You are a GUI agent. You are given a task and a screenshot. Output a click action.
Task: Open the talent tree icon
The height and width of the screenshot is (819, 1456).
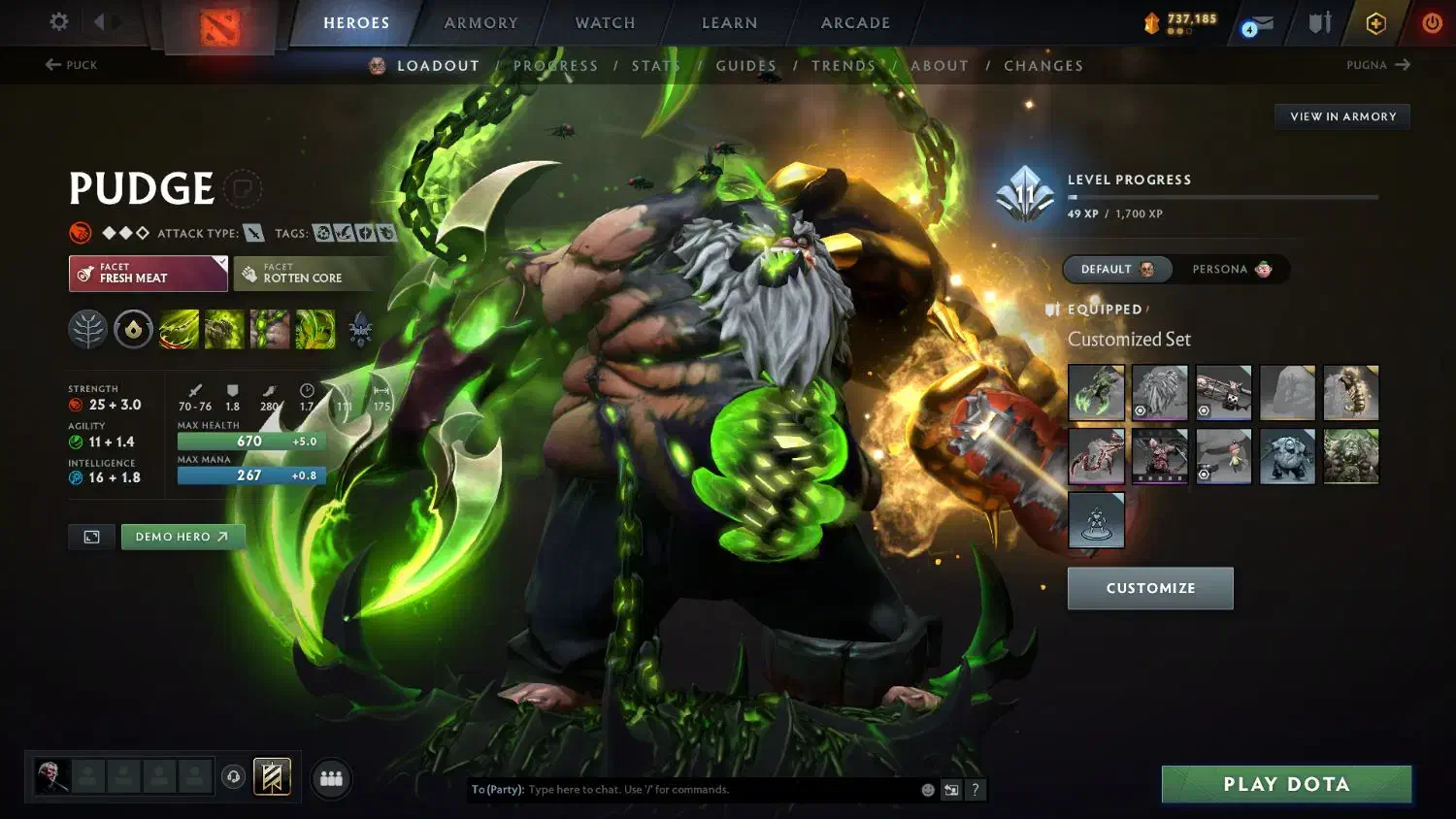[88, 329]
